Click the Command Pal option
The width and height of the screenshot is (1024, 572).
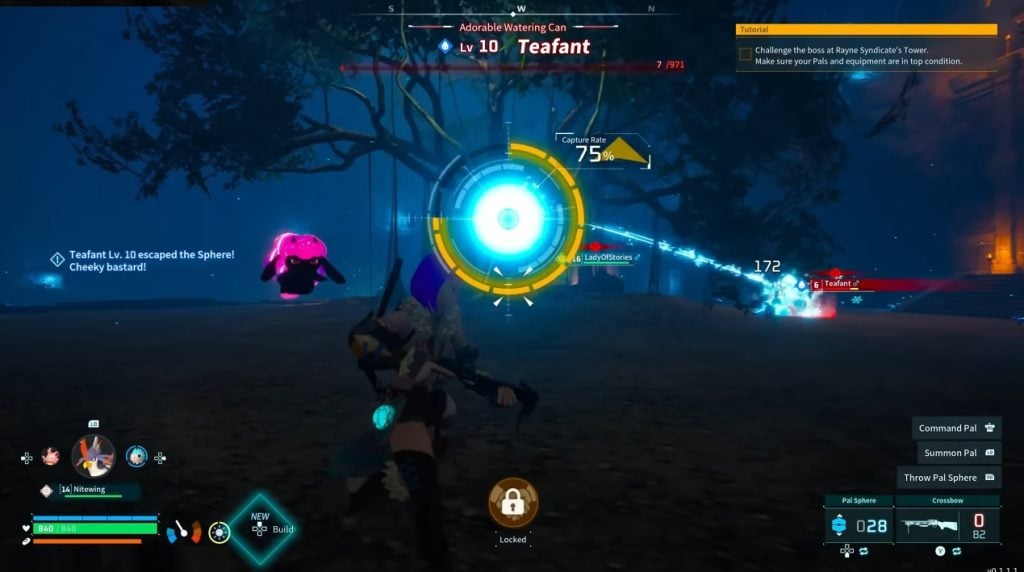point(957,428)
